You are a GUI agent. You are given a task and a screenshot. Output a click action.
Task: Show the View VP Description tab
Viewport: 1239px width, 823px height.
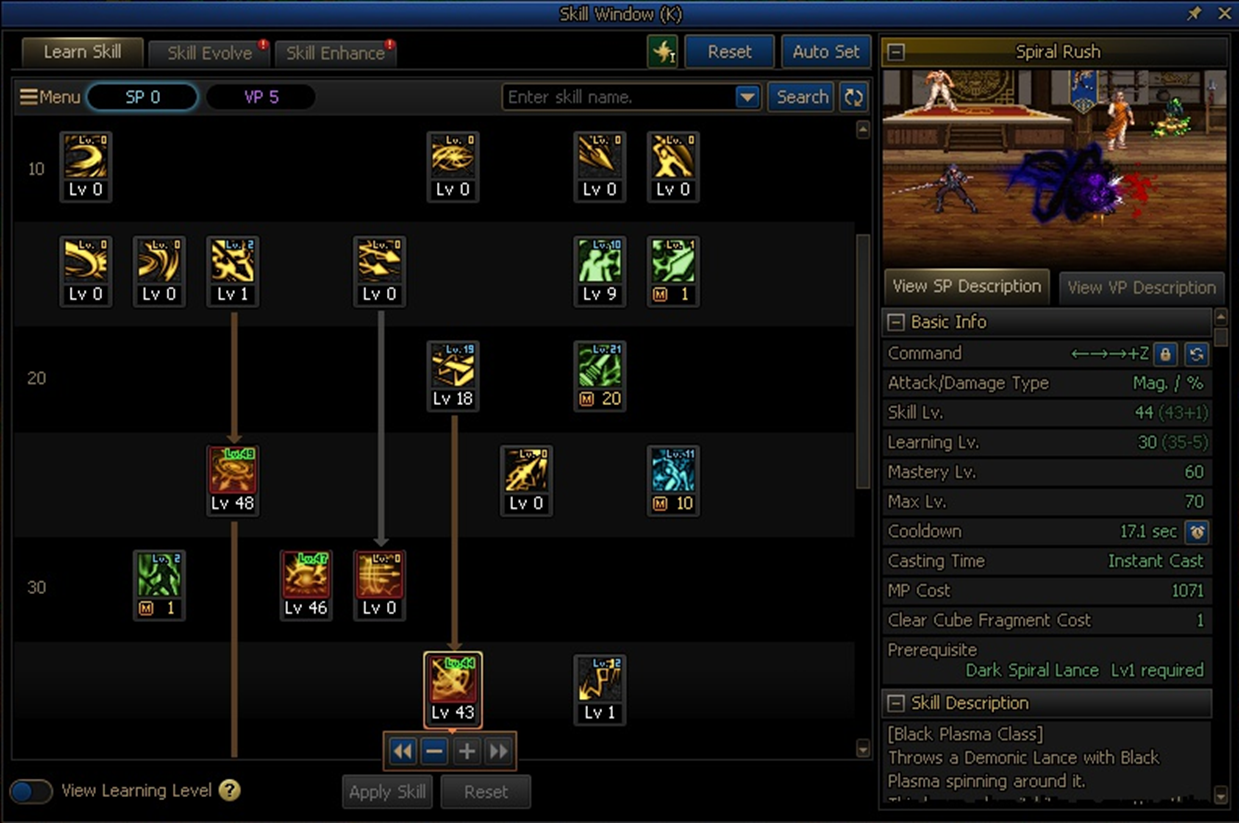click(1141, 287)
